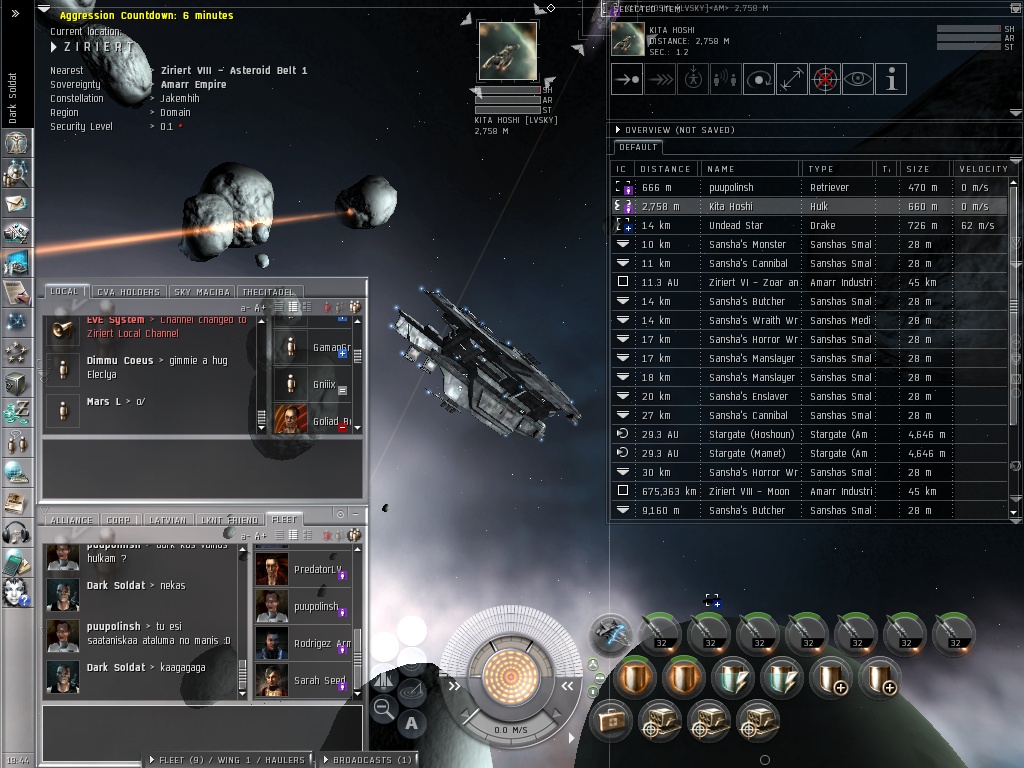
Task: Orbit the selected ship Kita Hoshi
Action: point(759,80)
